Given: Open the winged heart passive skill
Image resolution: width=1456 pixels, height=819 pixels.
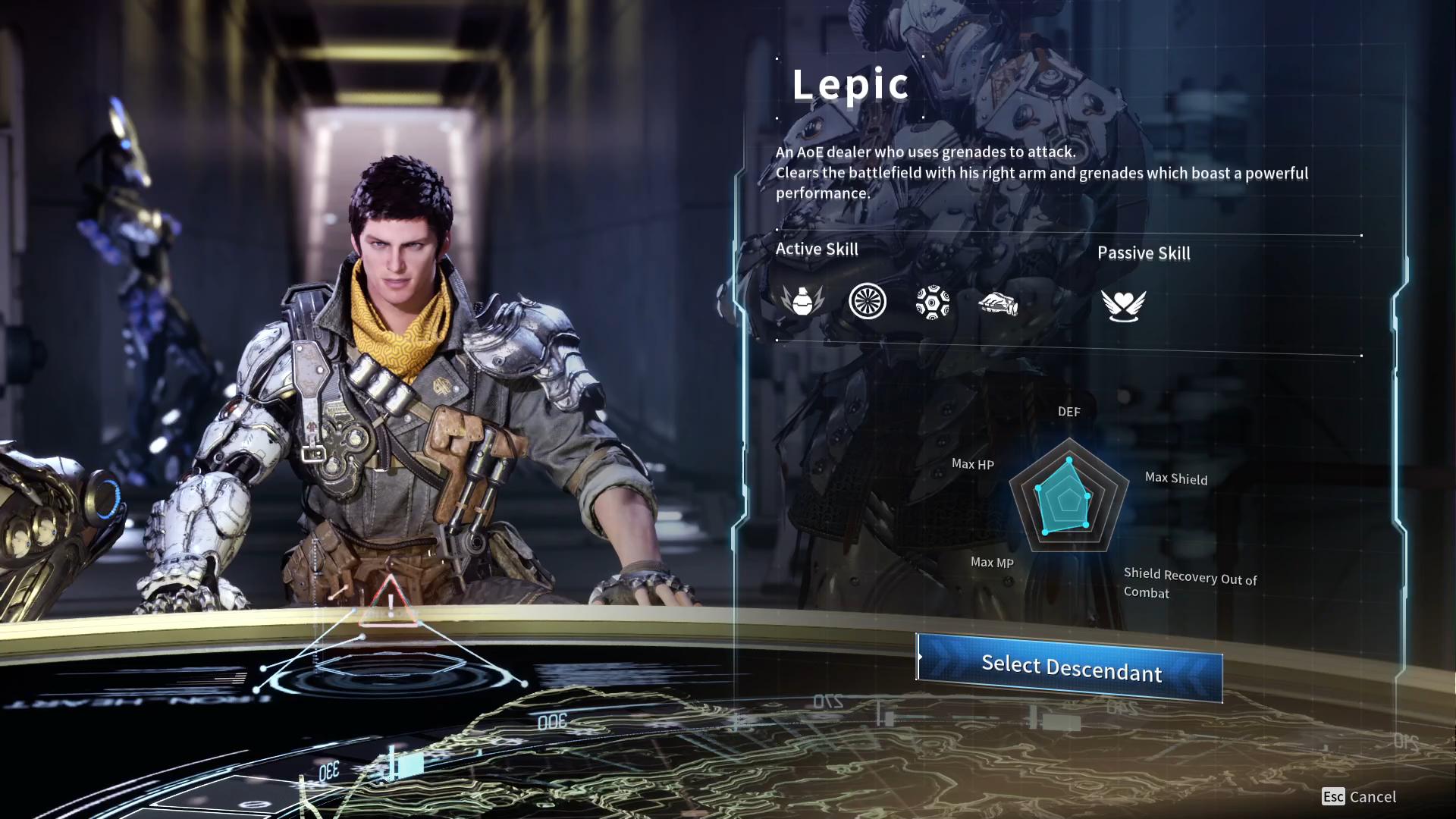Looking at the screenshot, I should click(1123, 305).
